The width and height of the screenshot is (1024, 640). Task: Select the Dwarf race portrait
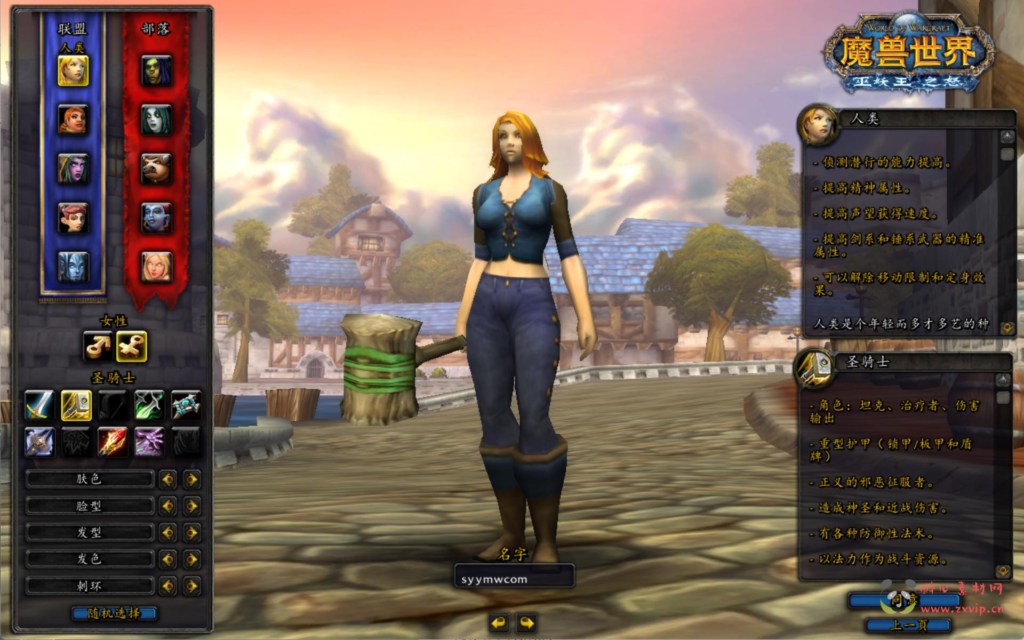73,120
